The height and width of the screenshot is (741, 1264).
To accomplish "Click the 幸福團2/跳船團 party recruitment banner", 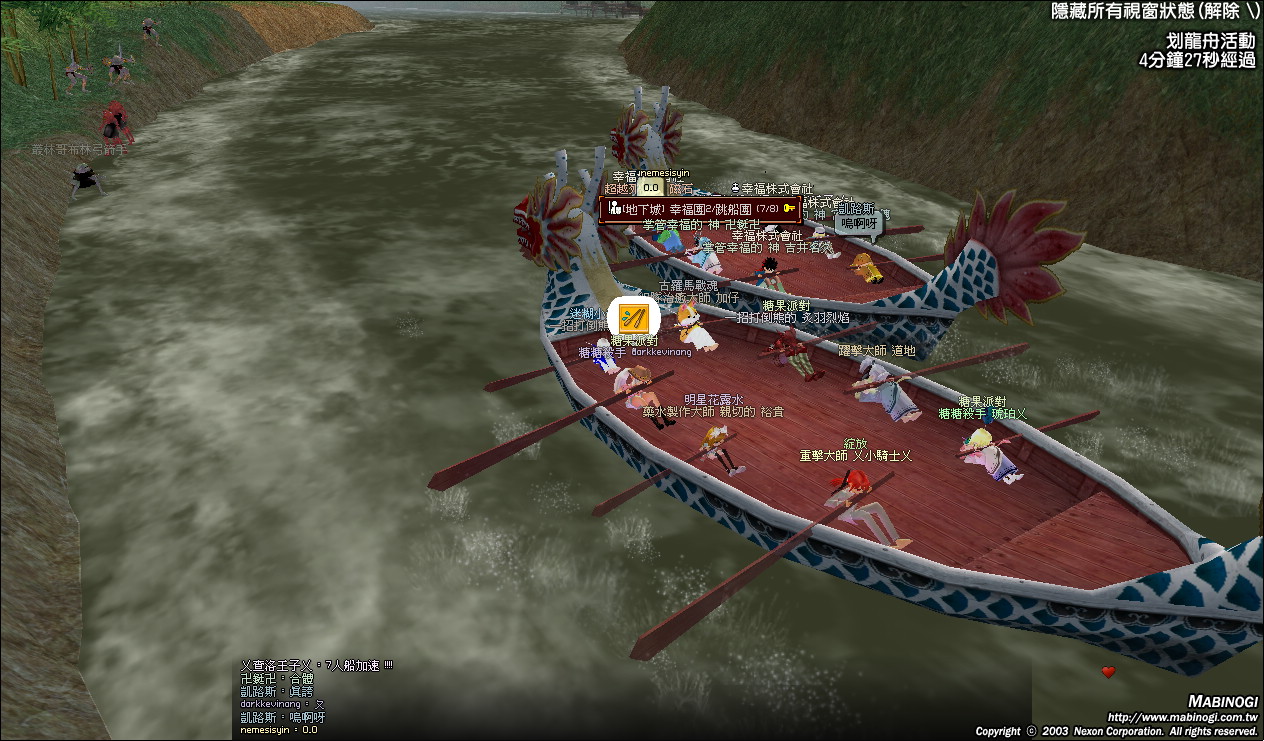I will (700, 209).
